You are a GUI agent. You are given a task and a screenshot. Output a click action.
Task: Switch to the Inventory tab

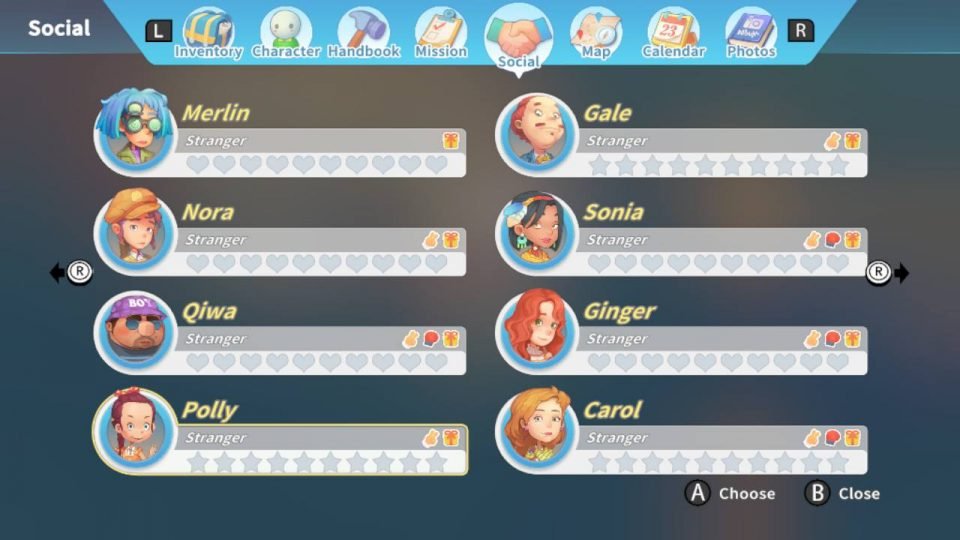(x=208, y=34)
